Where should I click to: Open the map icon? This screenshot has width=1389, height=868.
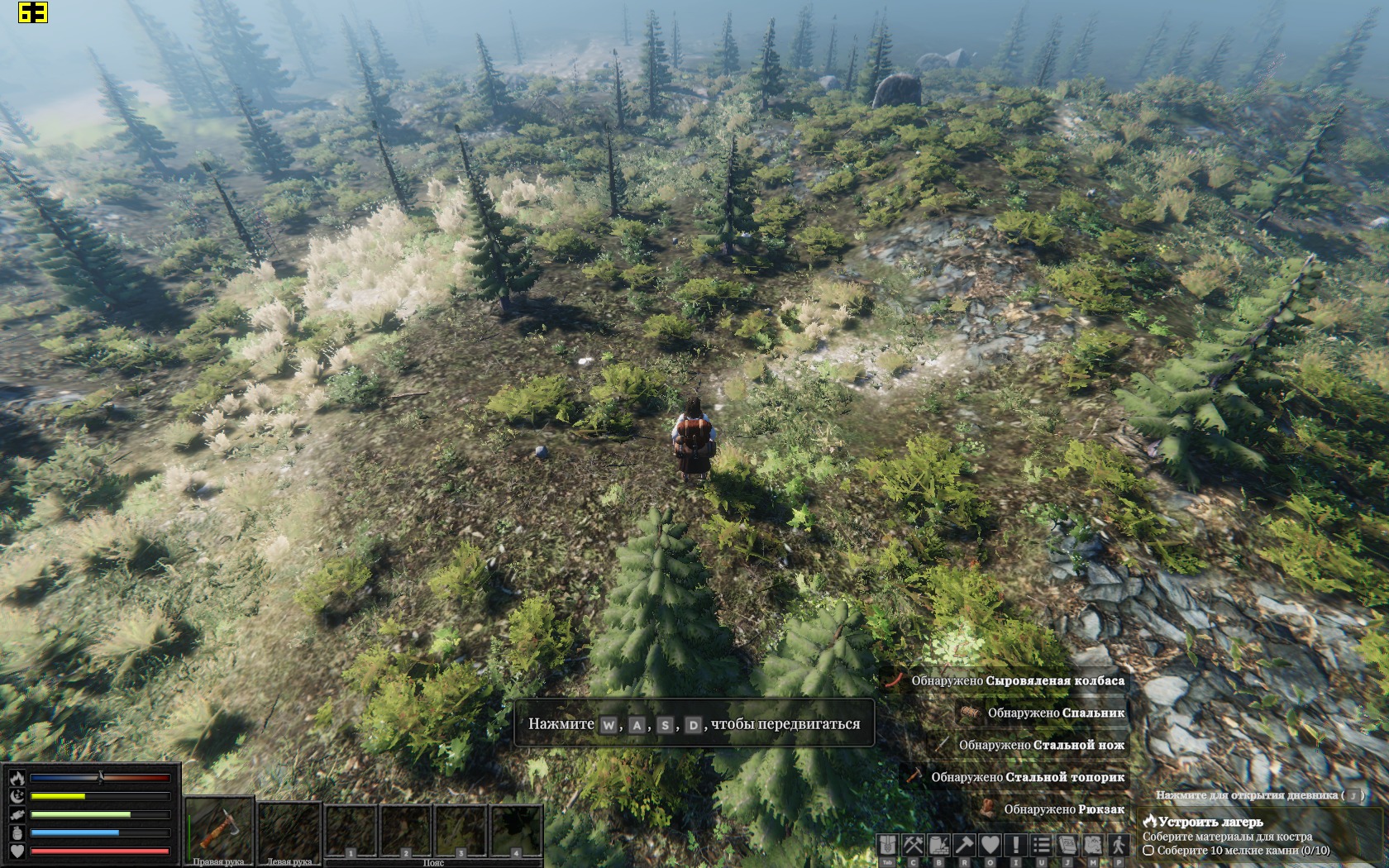1092,845
